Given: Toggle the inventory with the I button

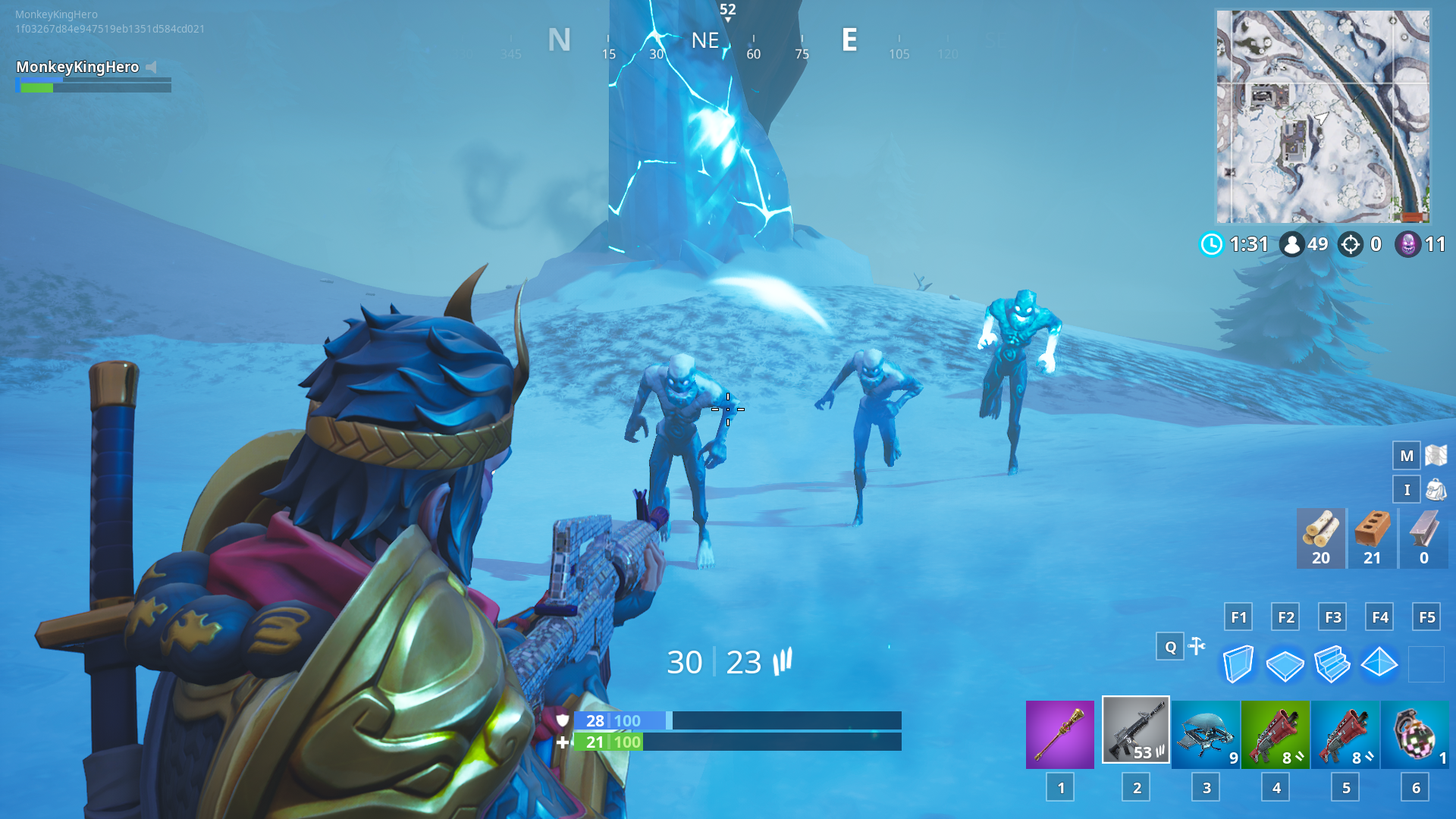Looking at the screenshot, I should pyautogui.click(x=1407, y=489).
